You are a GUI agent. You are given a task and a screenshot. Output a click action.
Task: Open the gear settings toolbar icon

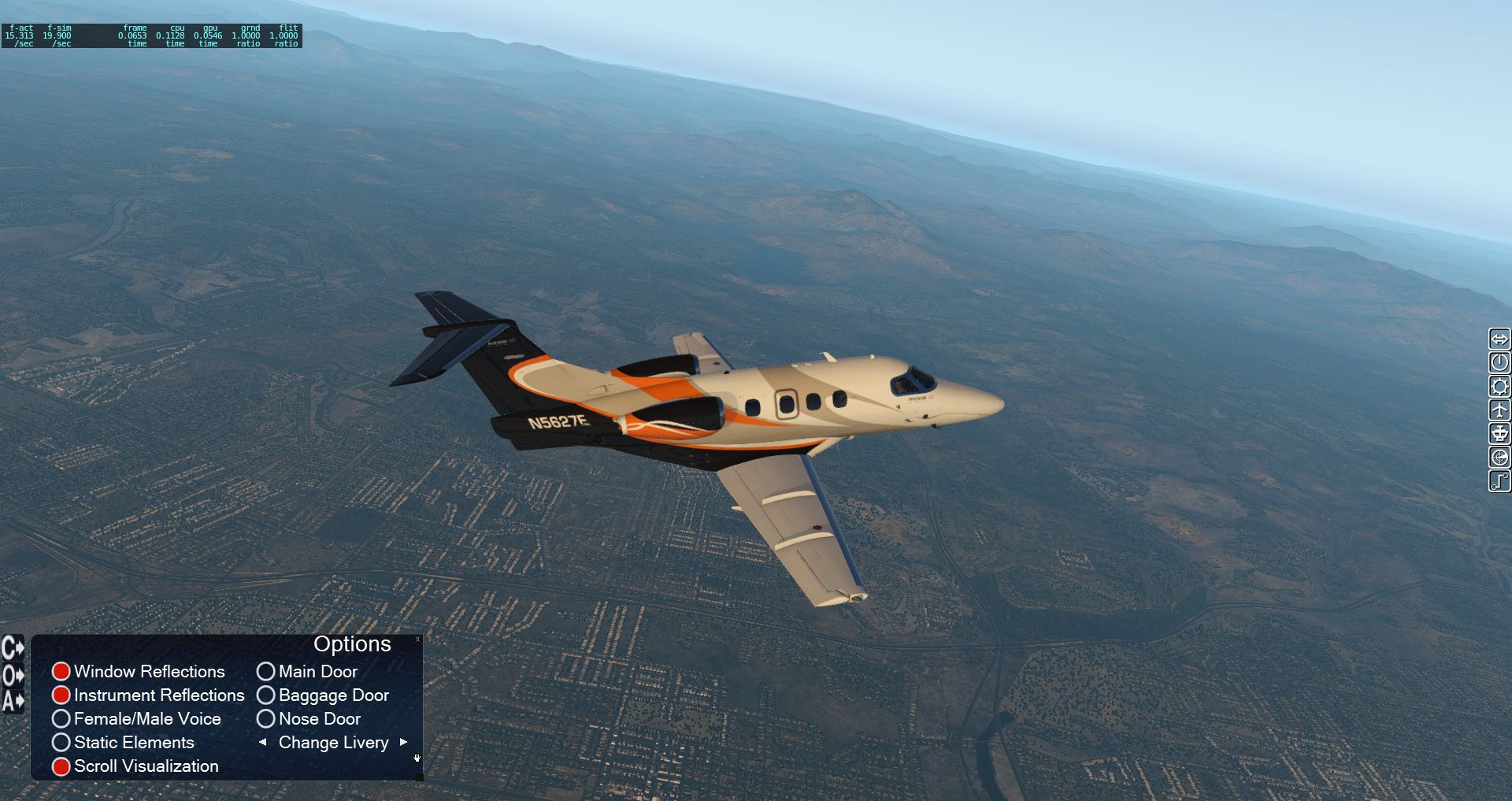[1499, 387]
